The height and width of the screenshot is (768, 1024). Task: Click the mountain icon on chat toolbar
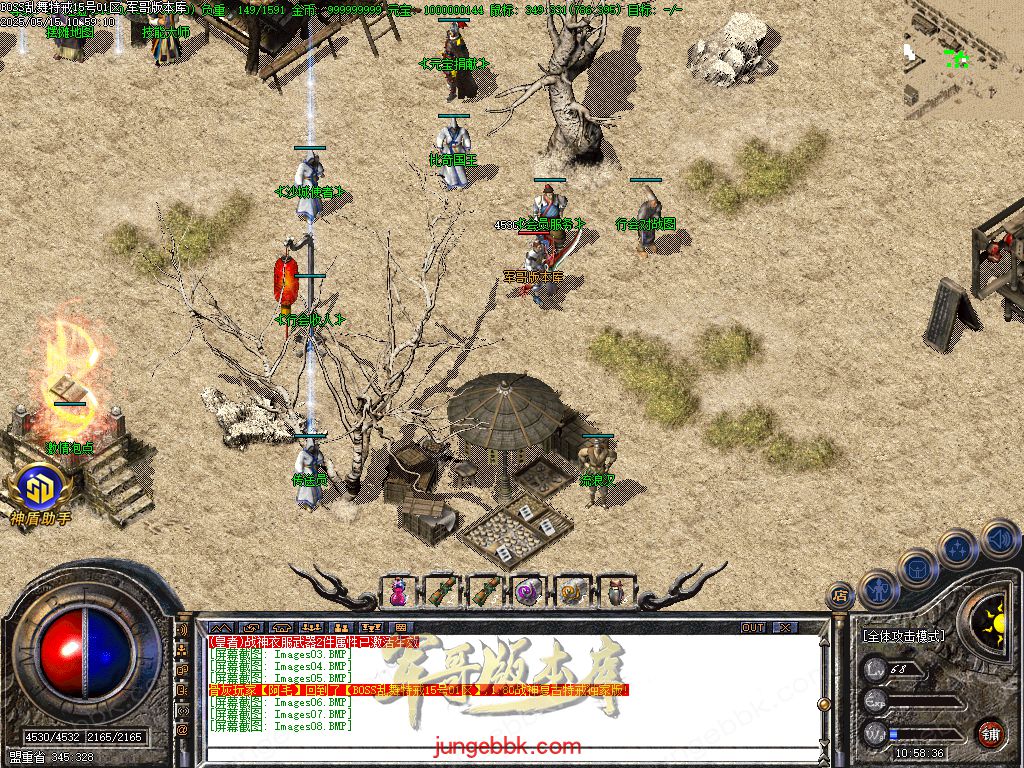point(219,627)
